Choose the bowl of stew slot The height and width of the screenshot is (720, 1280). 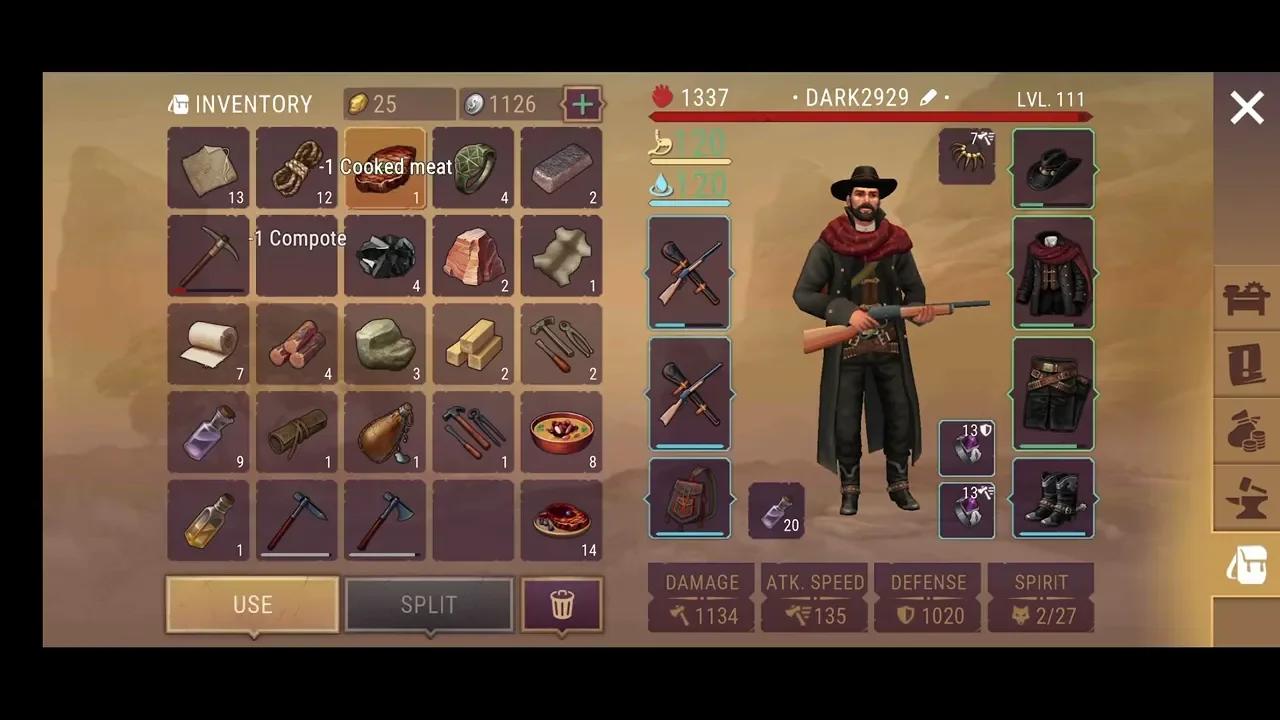click(561, 432)
